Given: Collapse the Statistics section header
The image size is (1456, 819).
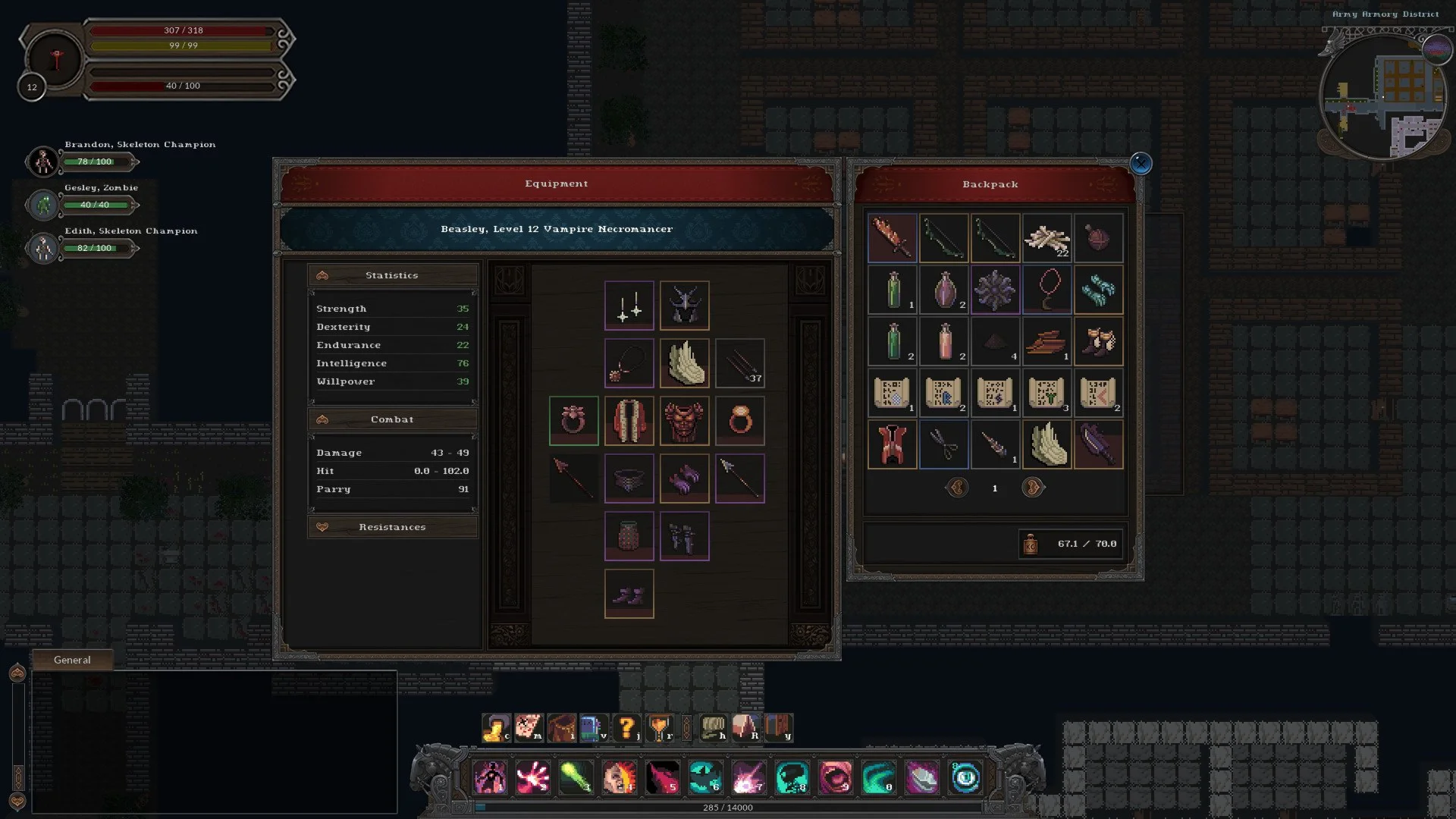Looking at the screenshot, I should pyautogui.click(x=392, y=275).
